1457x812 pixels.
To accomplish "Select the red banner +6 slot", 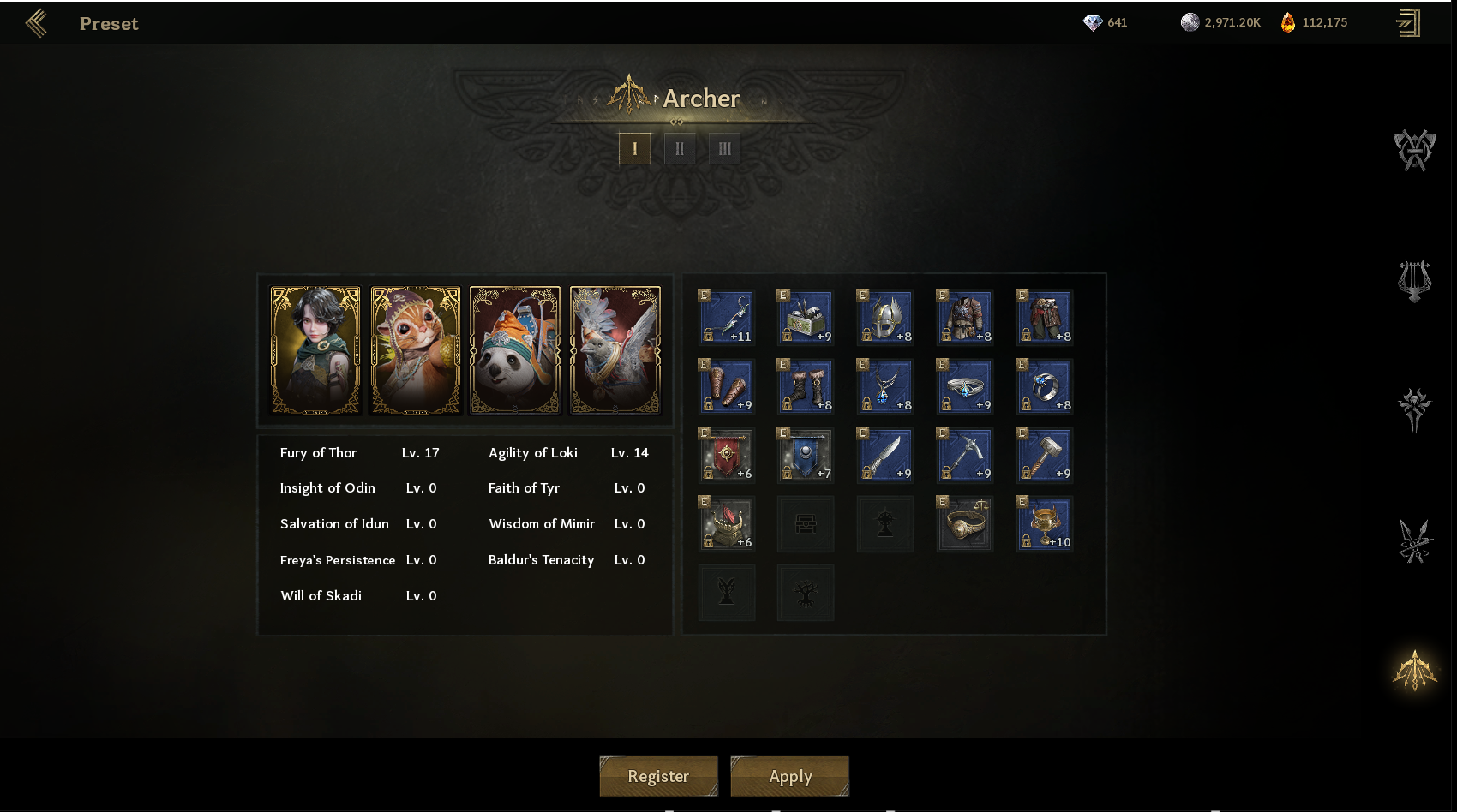I will 726,455.
